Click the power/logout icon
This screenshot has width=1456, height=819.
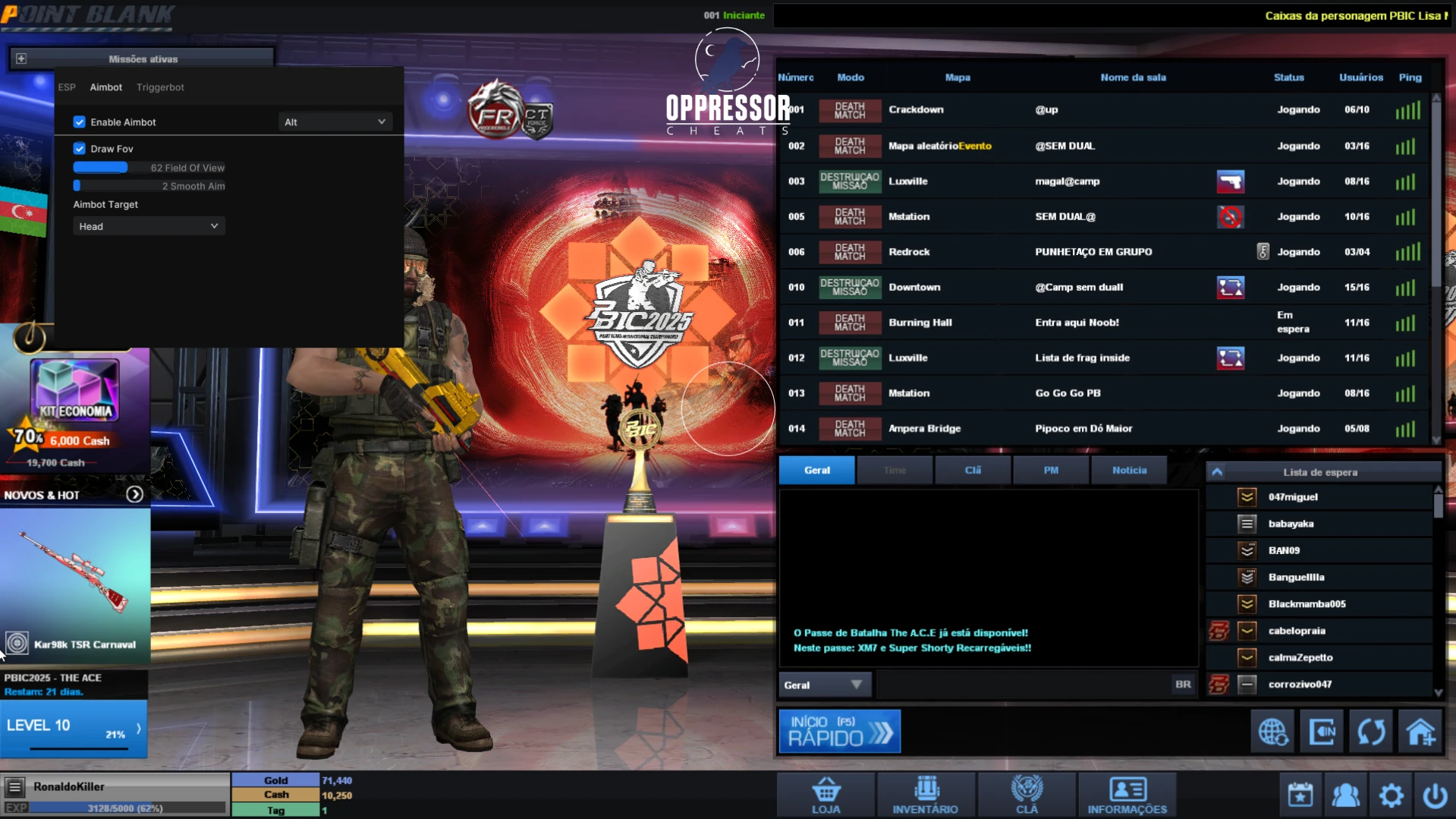(x=1433, y=794)
